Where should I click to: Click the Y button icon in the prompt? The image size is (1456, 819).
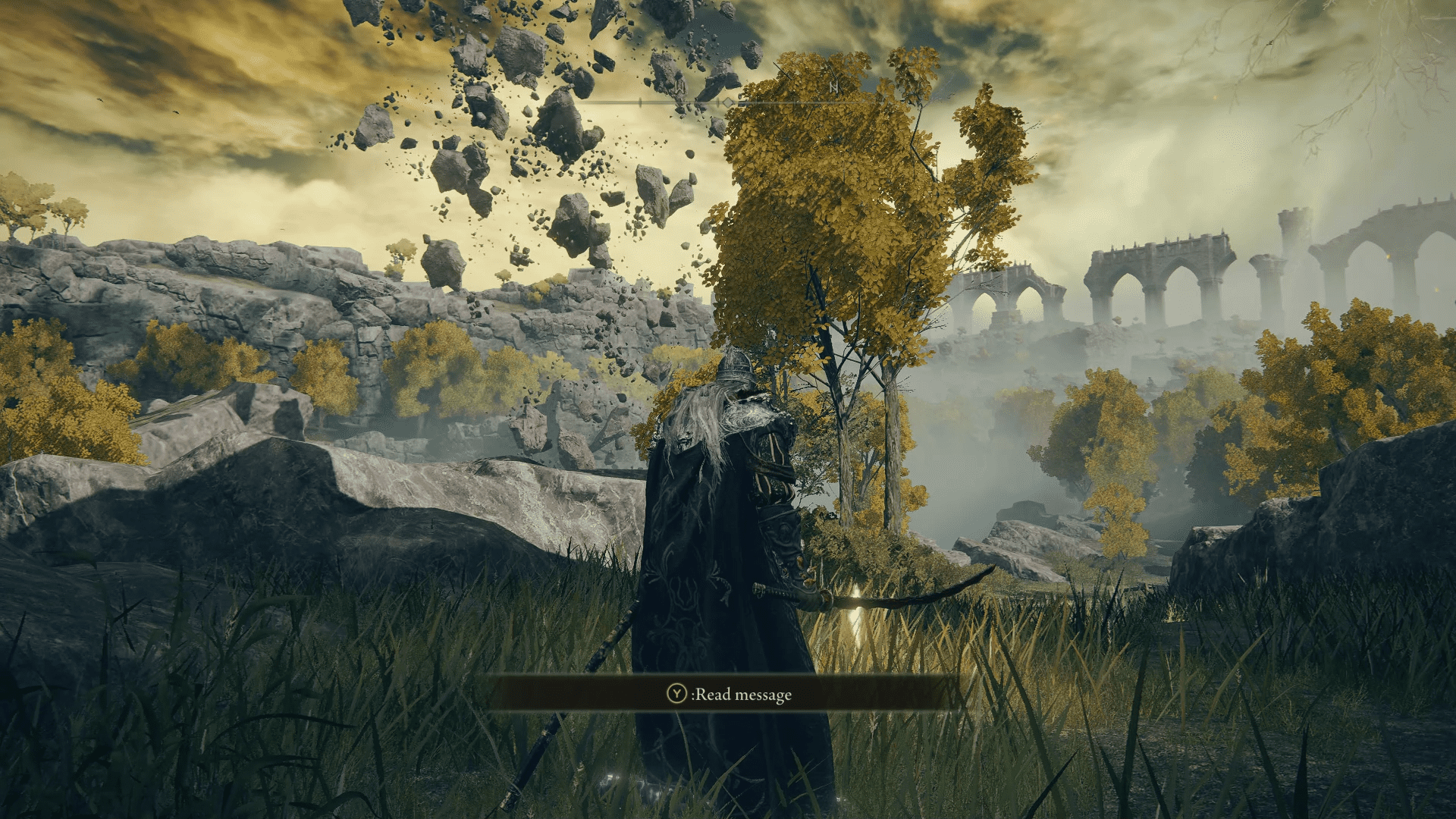[676, 693]
